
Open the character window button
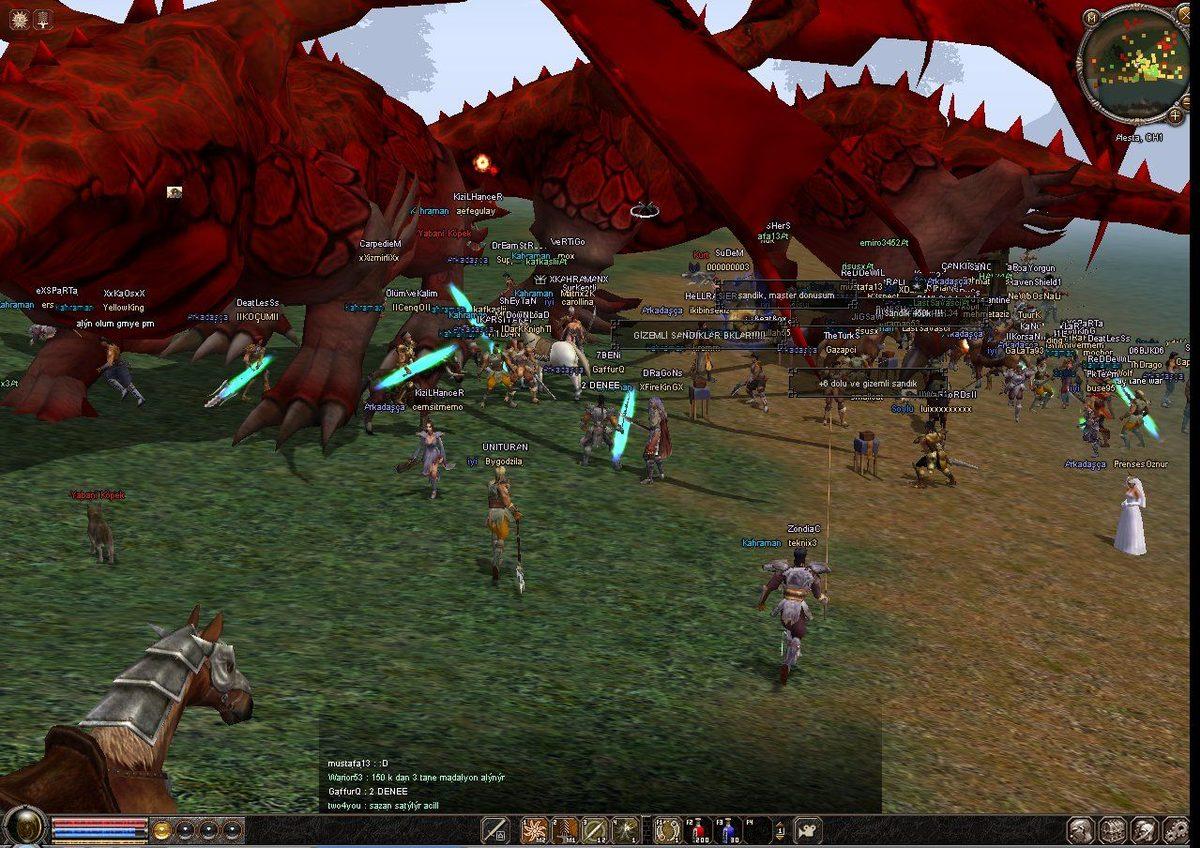coord(1079,830)
